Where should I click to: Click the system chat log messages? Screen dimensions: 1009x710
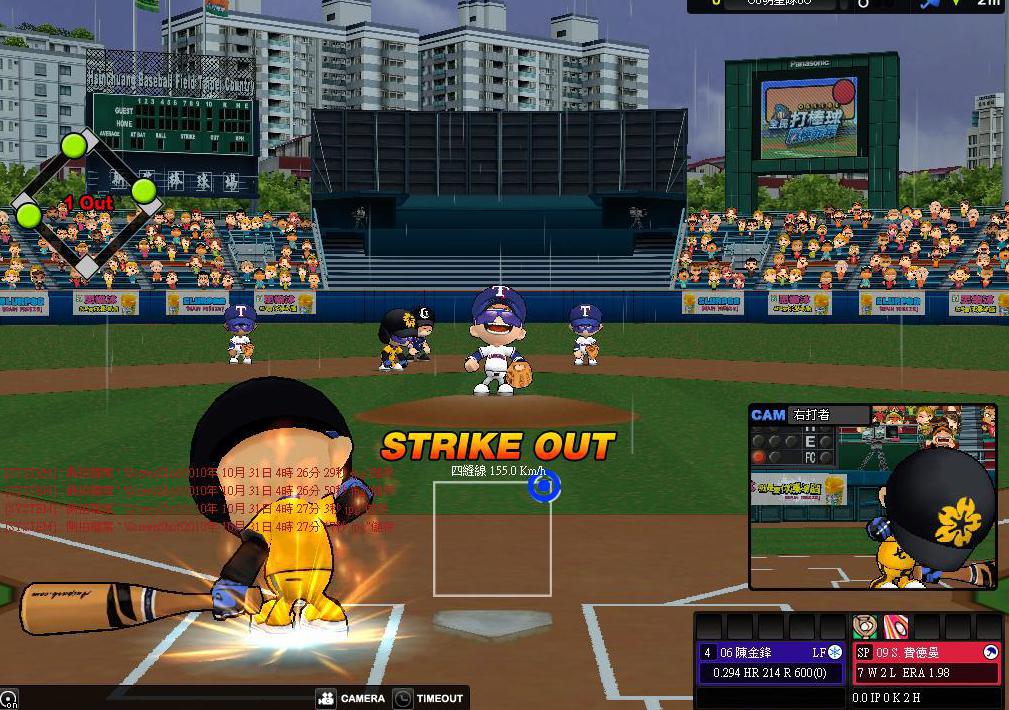click(x=200, y=499)
